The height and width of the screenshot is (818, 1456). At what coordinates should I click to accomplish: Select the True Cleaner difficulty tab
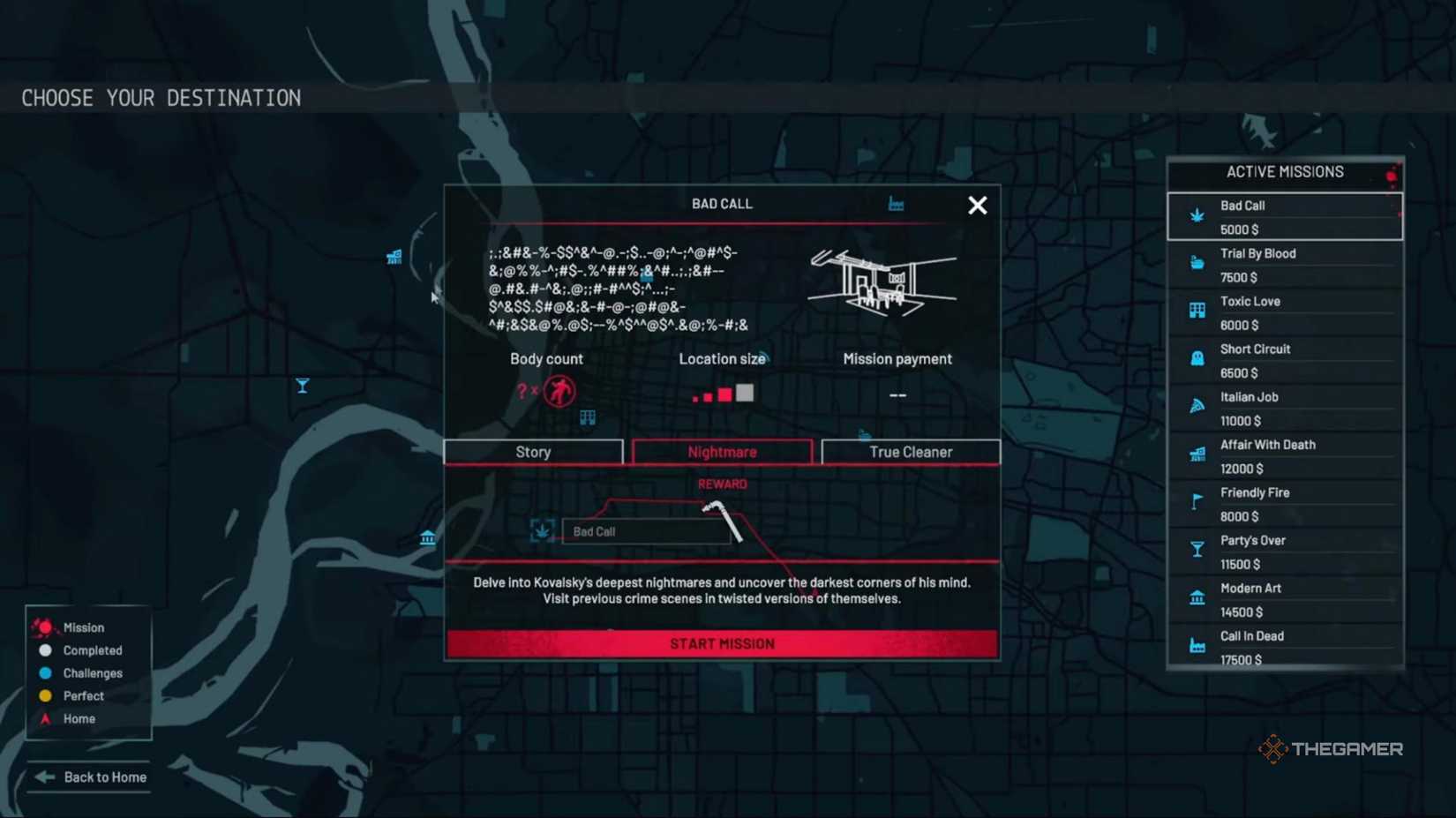910,451
